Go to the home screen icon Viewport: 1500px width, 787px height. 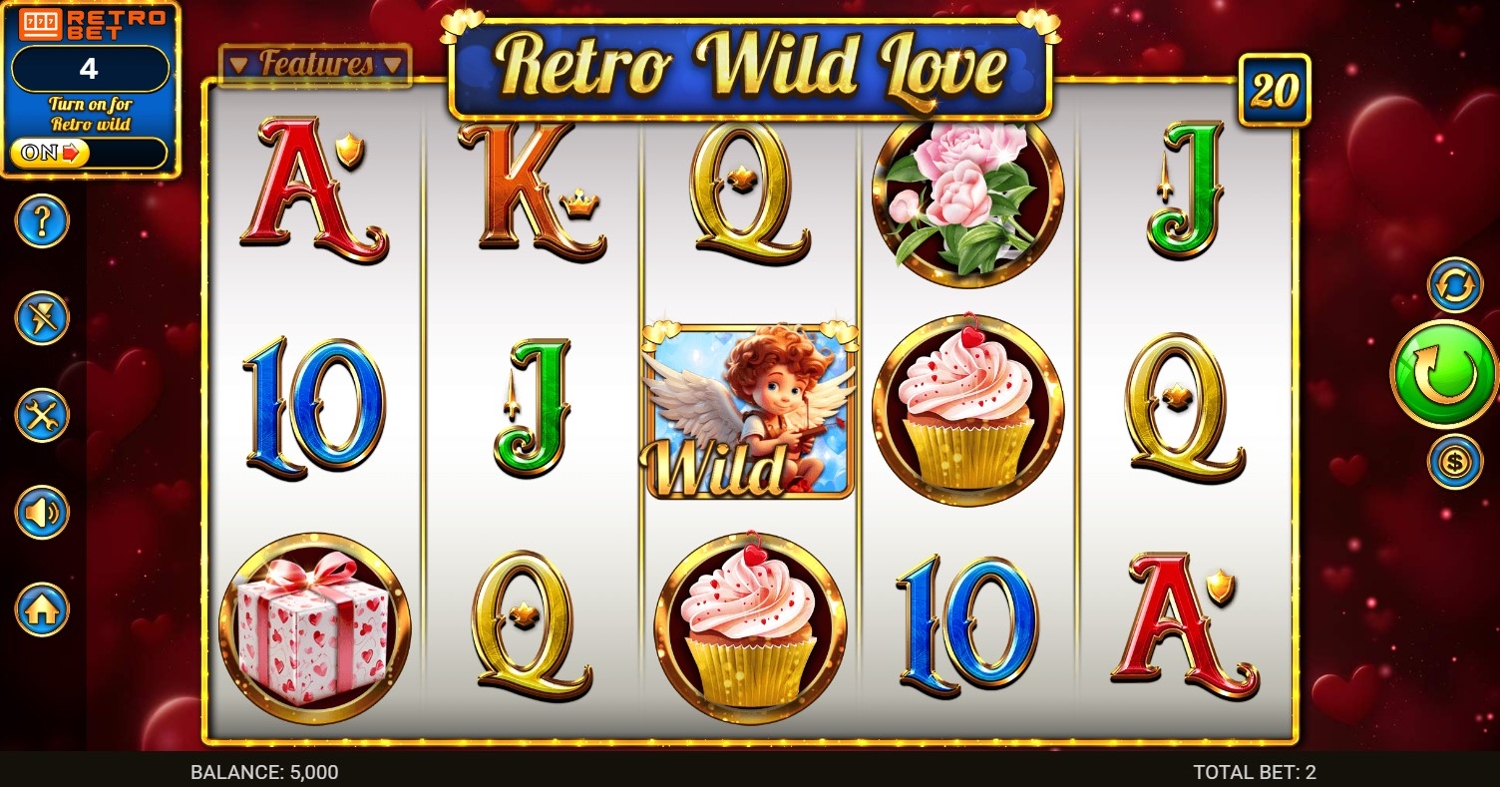[42, 609]
